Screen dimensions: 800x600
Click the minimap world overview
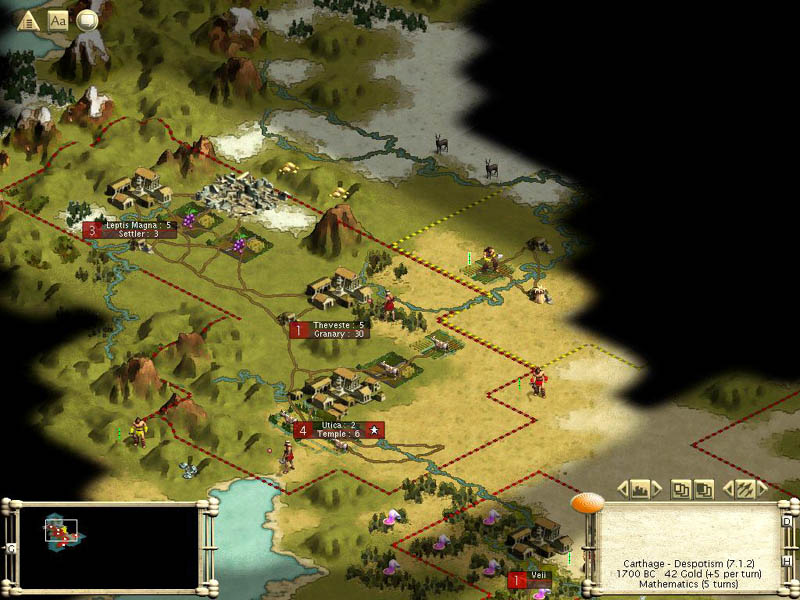pyautogui.click(x=108, y=545)
